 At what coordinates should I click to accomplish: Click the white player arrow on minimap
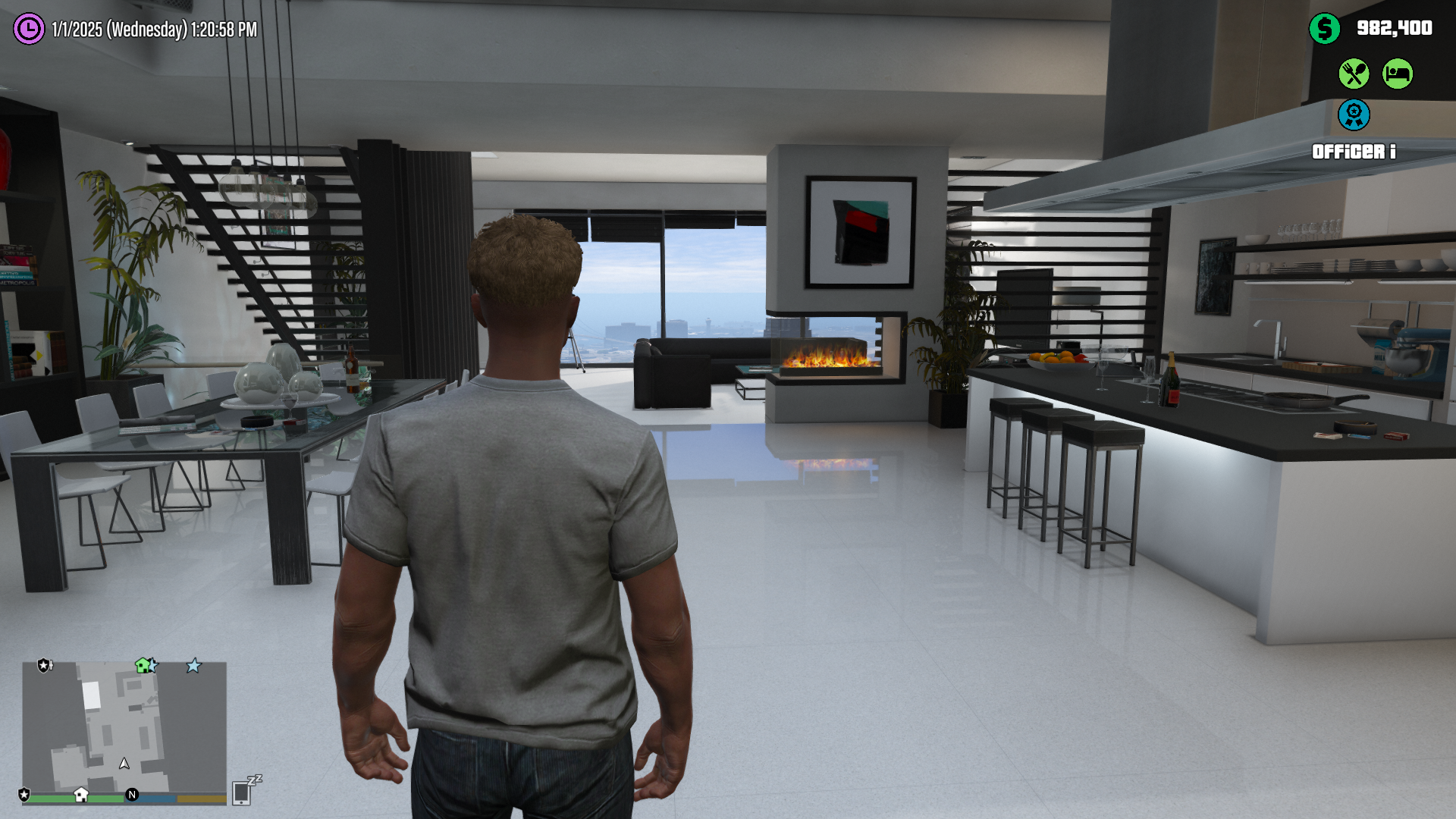(124, 763)
